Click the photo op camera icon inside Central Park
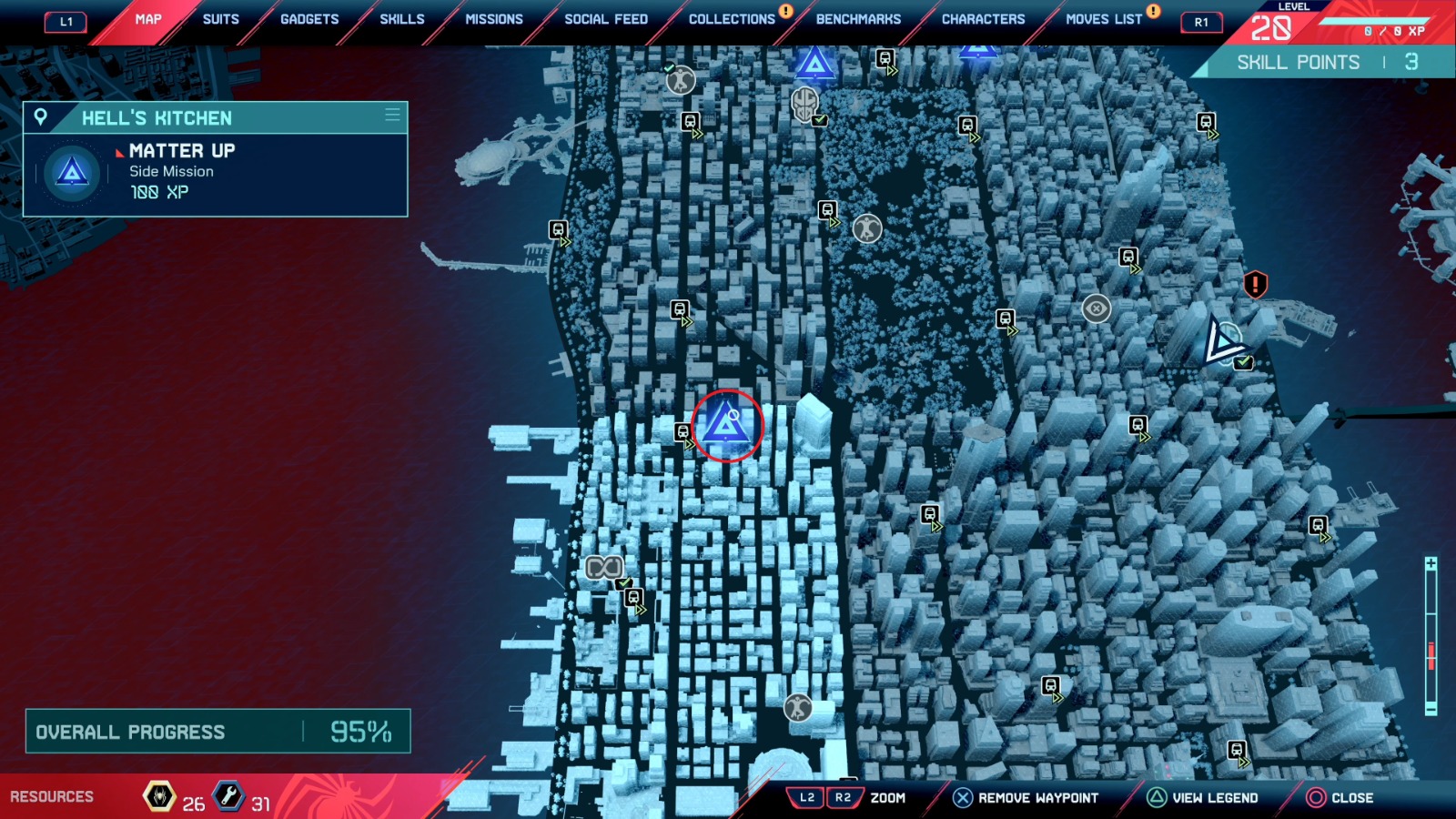 pos(865,229)
